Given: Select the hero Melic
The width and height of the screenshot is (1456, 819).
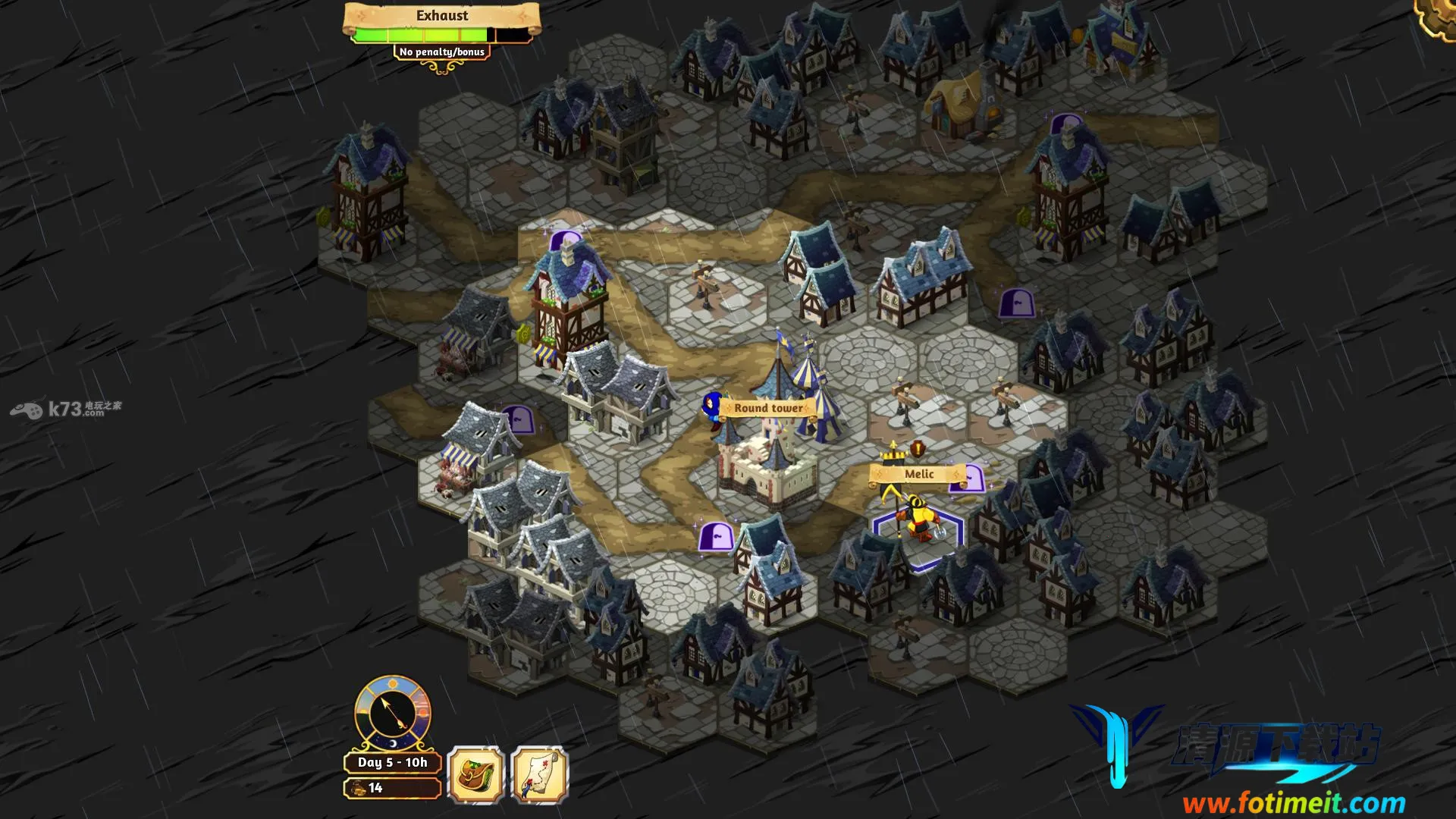Looking at the screenshot, I should pos(919,524).
